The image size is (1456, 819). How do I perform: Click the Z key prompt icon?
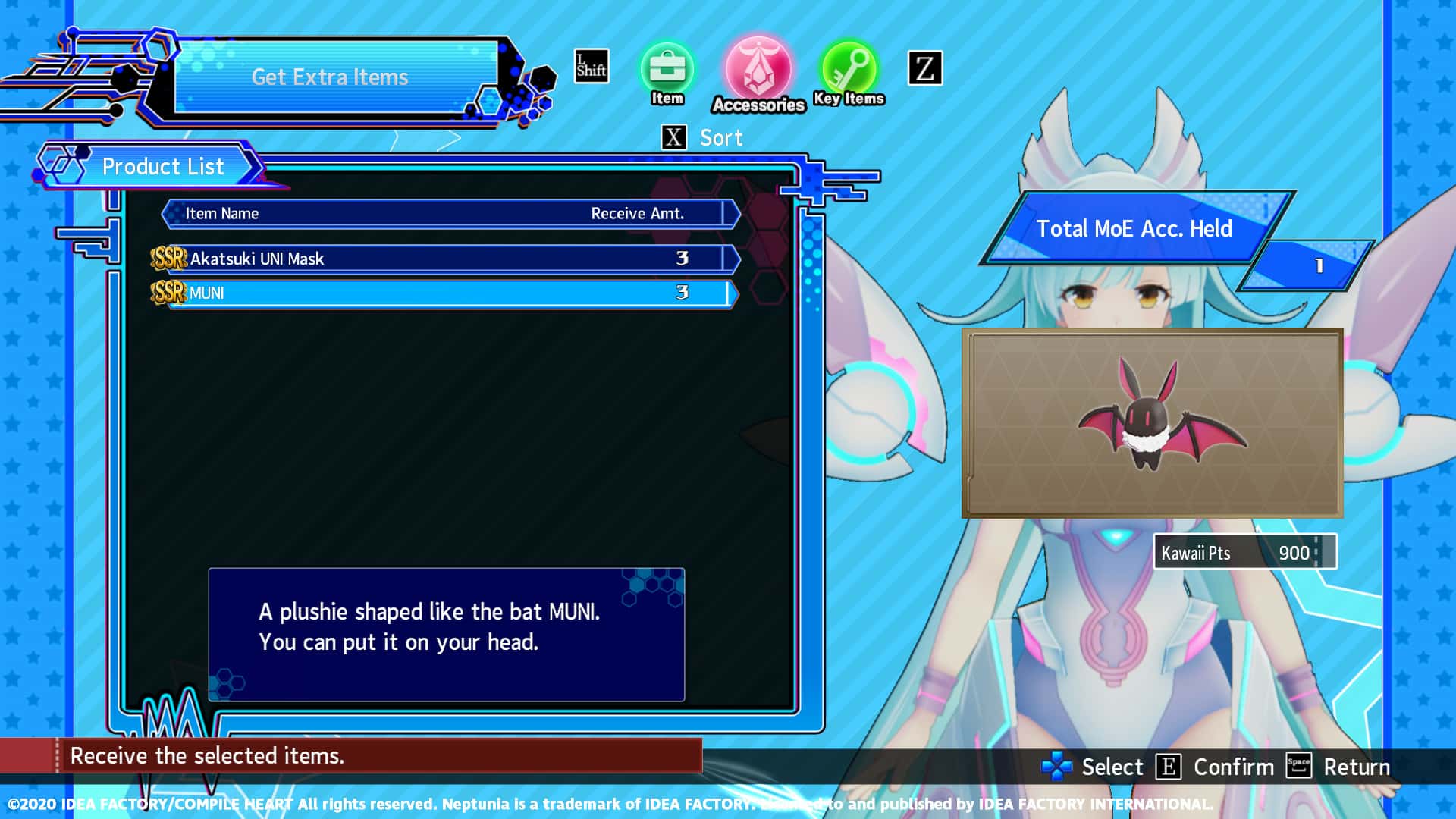(x=924, y=69)
